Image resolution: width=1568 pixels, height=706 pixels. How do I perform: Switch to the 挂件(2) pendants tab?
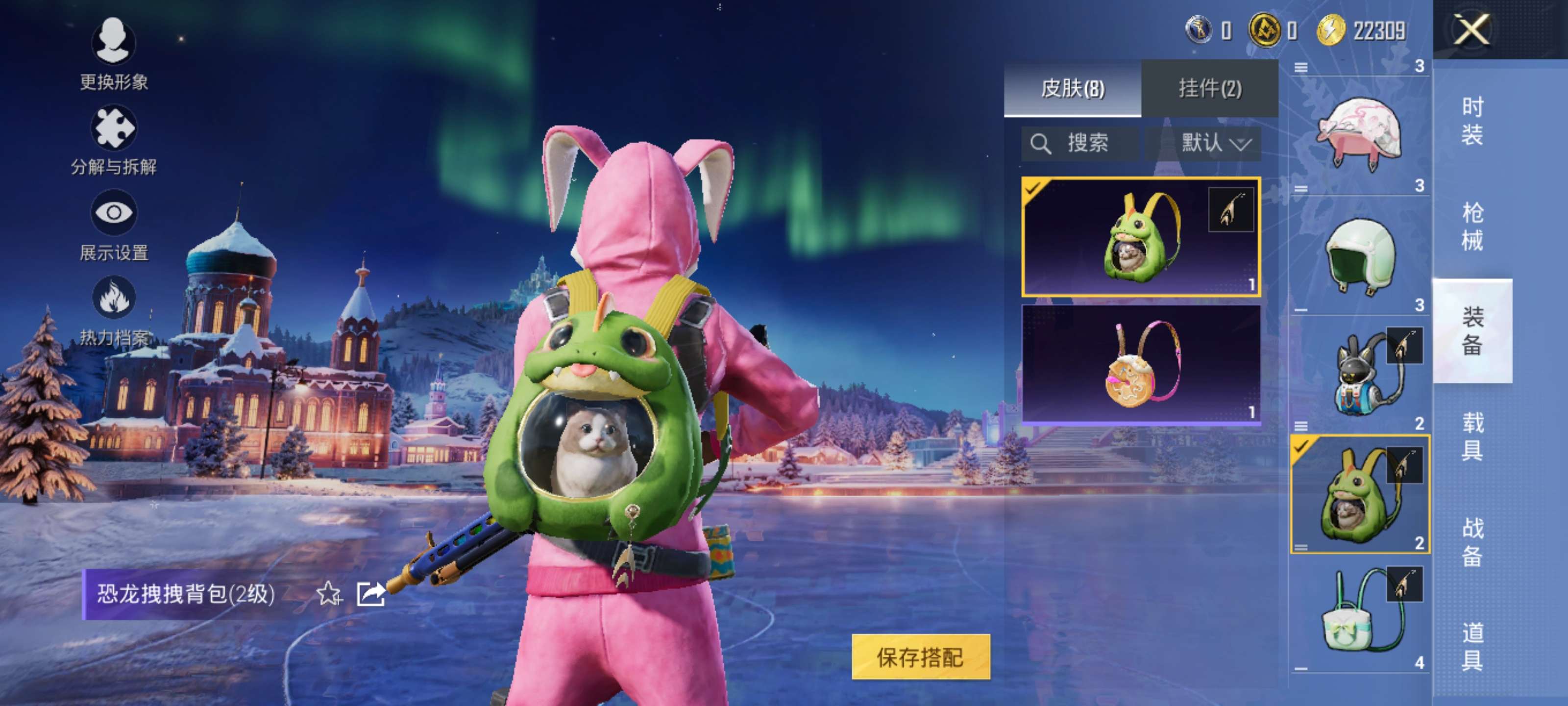(1209, 88)
